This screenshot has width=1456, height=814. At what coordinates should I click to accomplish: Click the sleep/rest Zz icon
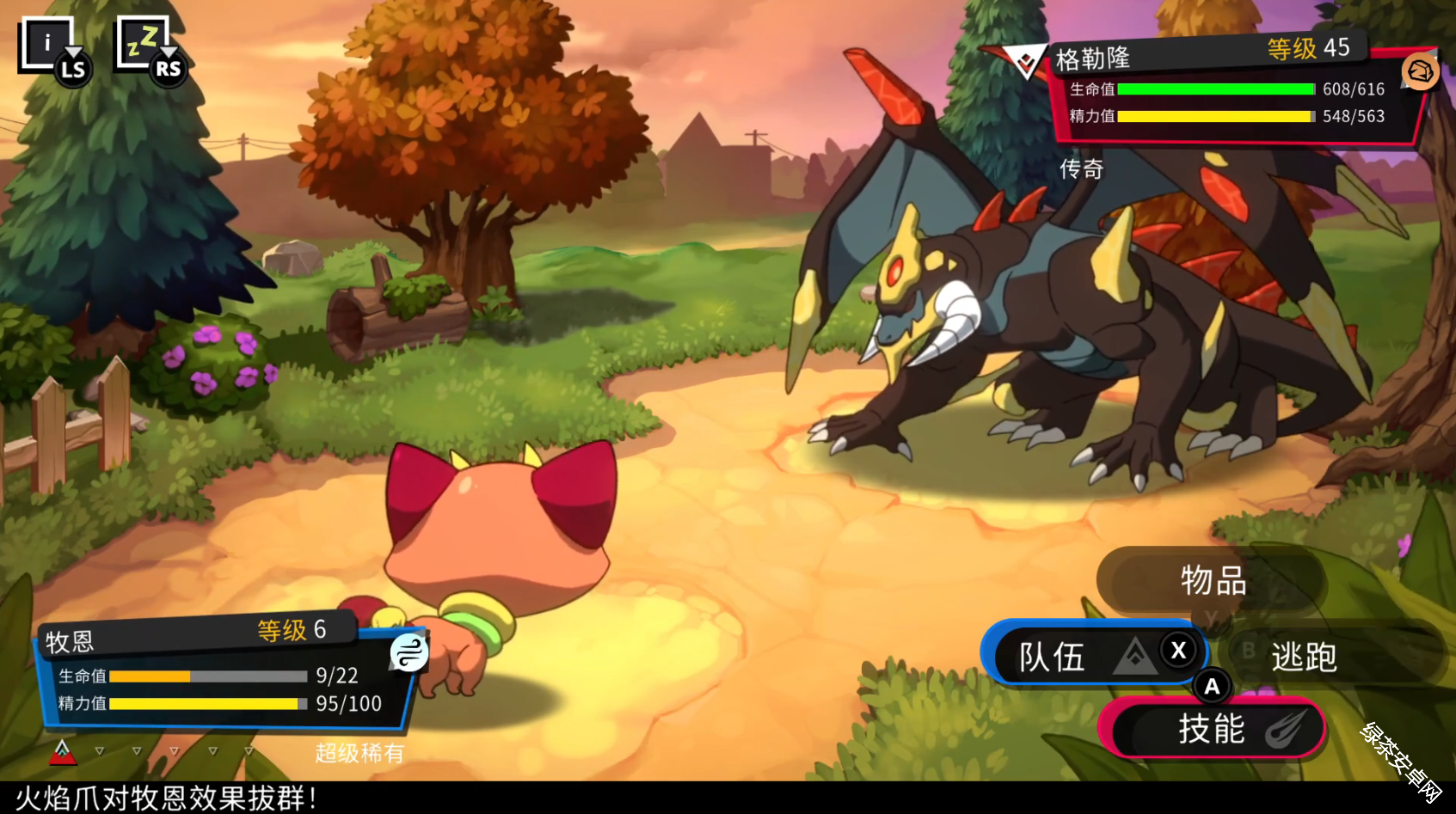pos(144,43)
